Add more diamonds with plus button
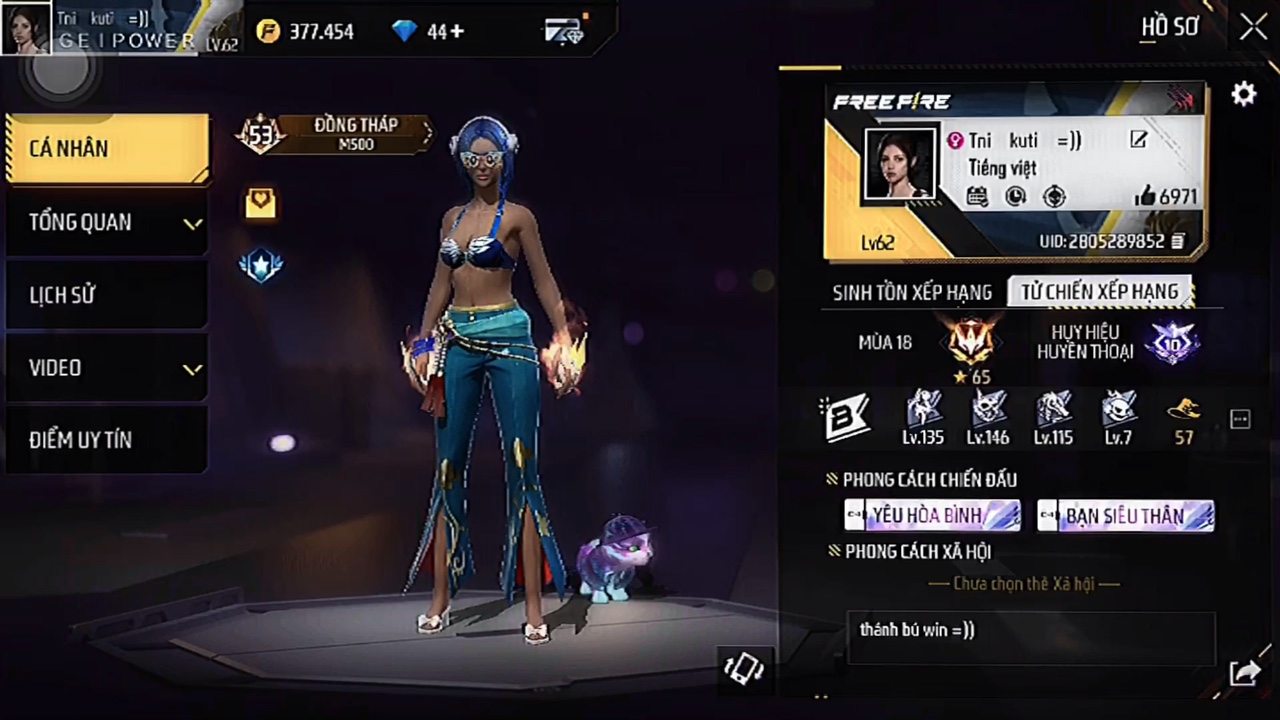 click(457, 32)
